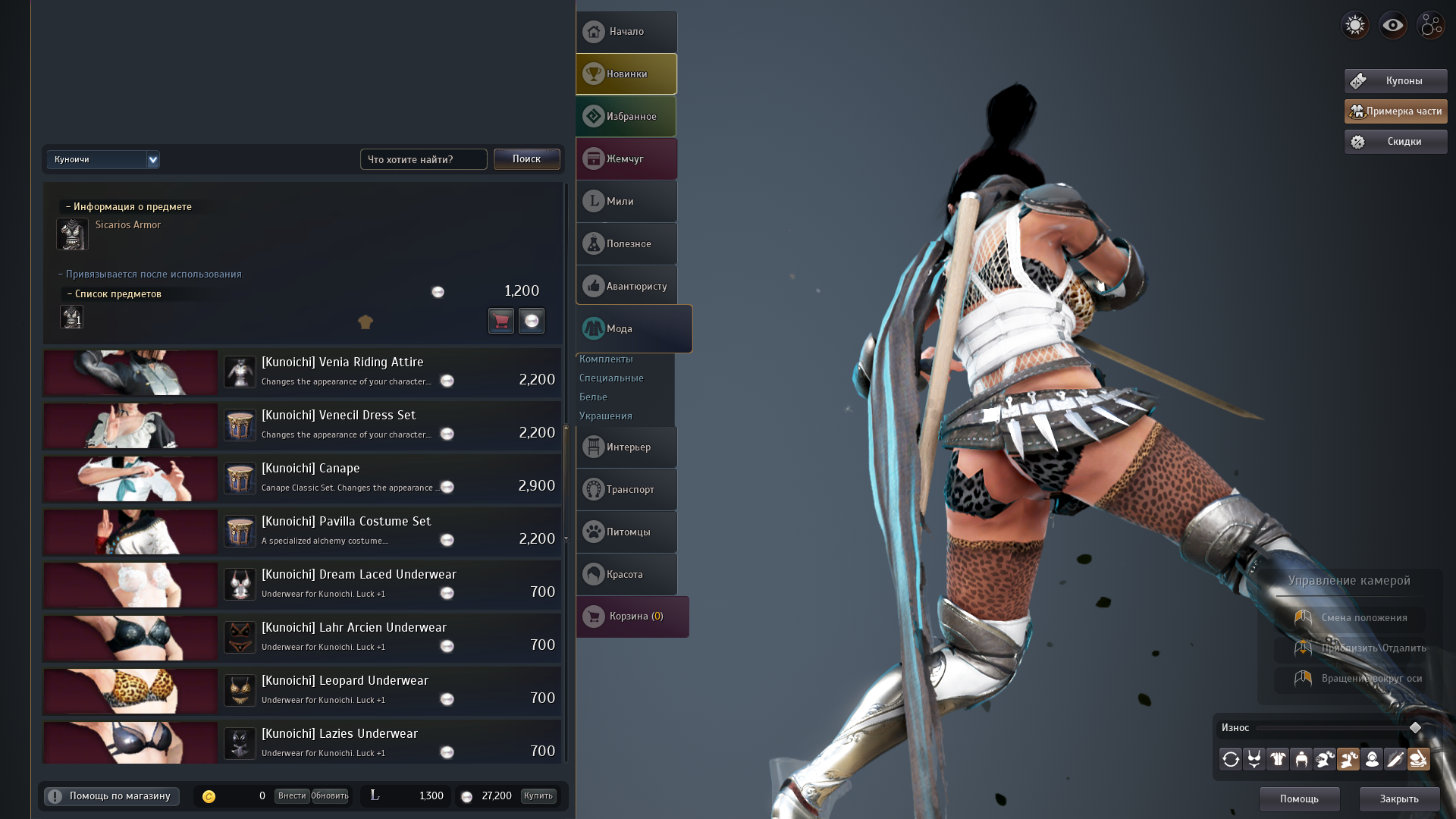Click the search input field Что хотите найти
The image size is (1456, 819).
click(x=423, y=159)
